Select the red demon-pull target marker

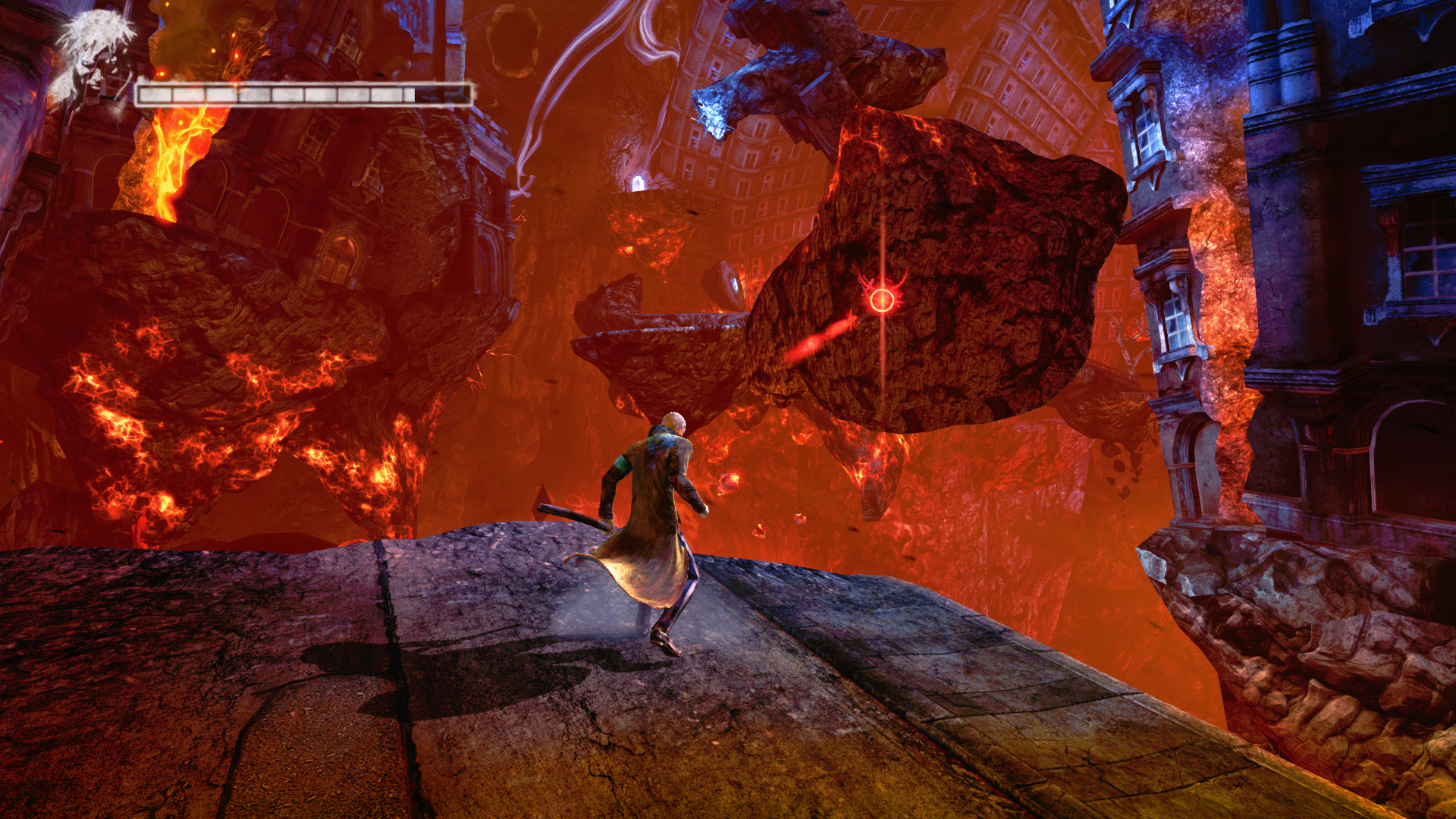coord(882,300)
